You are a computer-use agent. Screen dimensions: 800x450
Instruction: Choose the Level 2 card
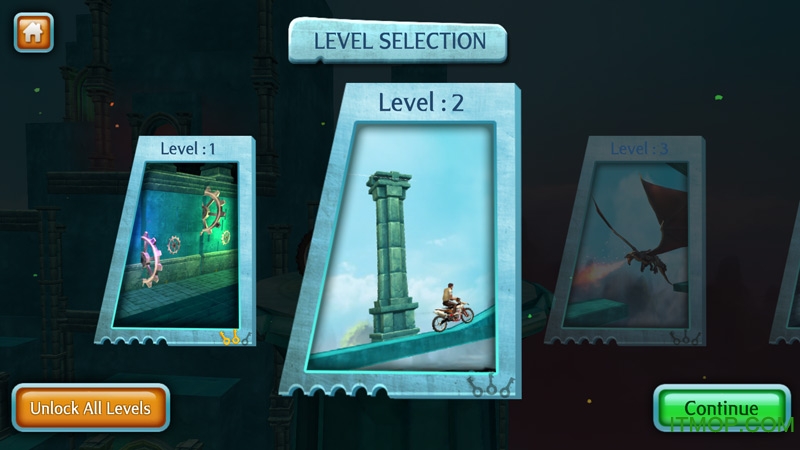412,240
